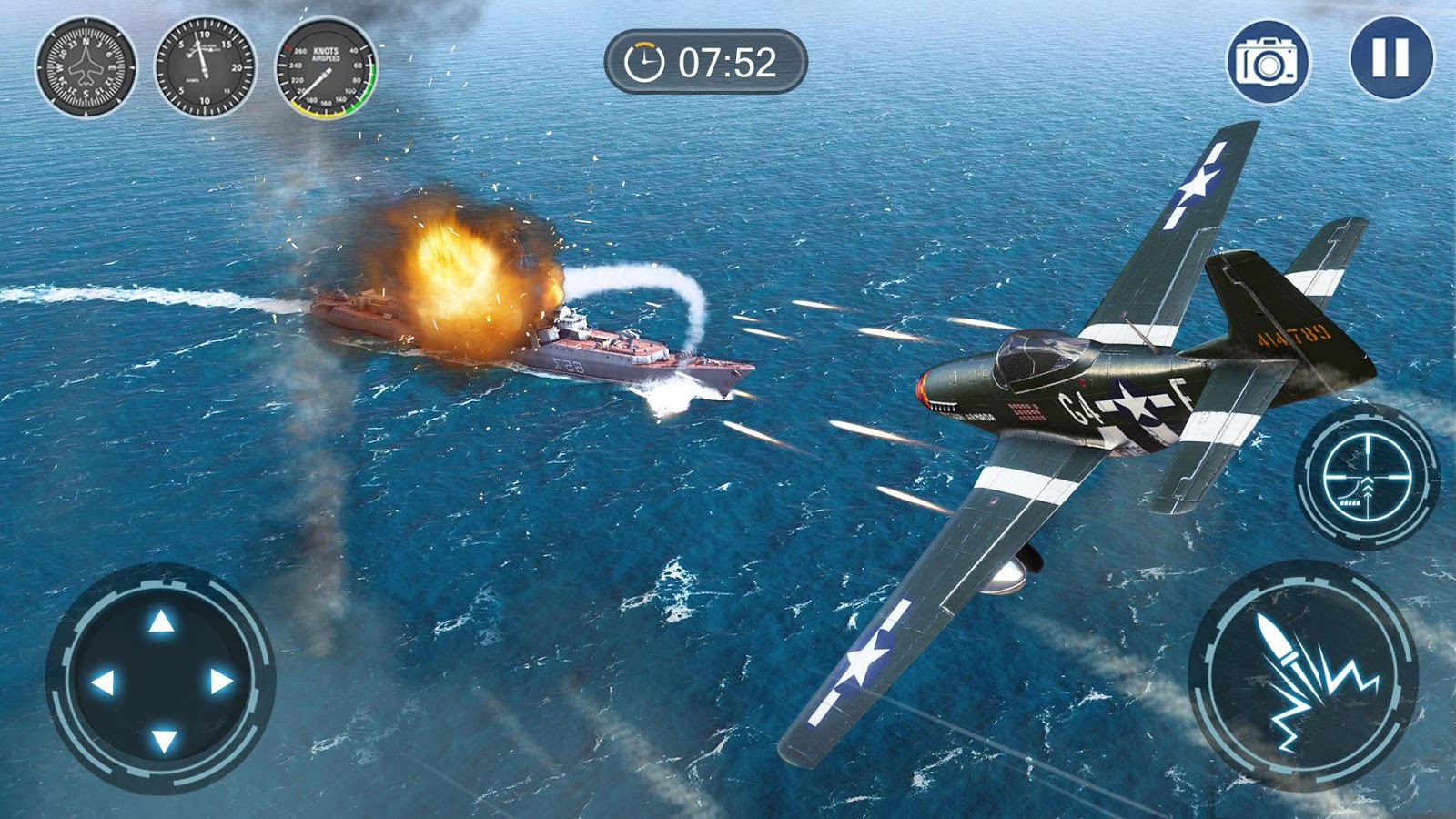Steer down with the d-pad down arrow
This screenshot has width=1456, height=819.
coord(163,740)
